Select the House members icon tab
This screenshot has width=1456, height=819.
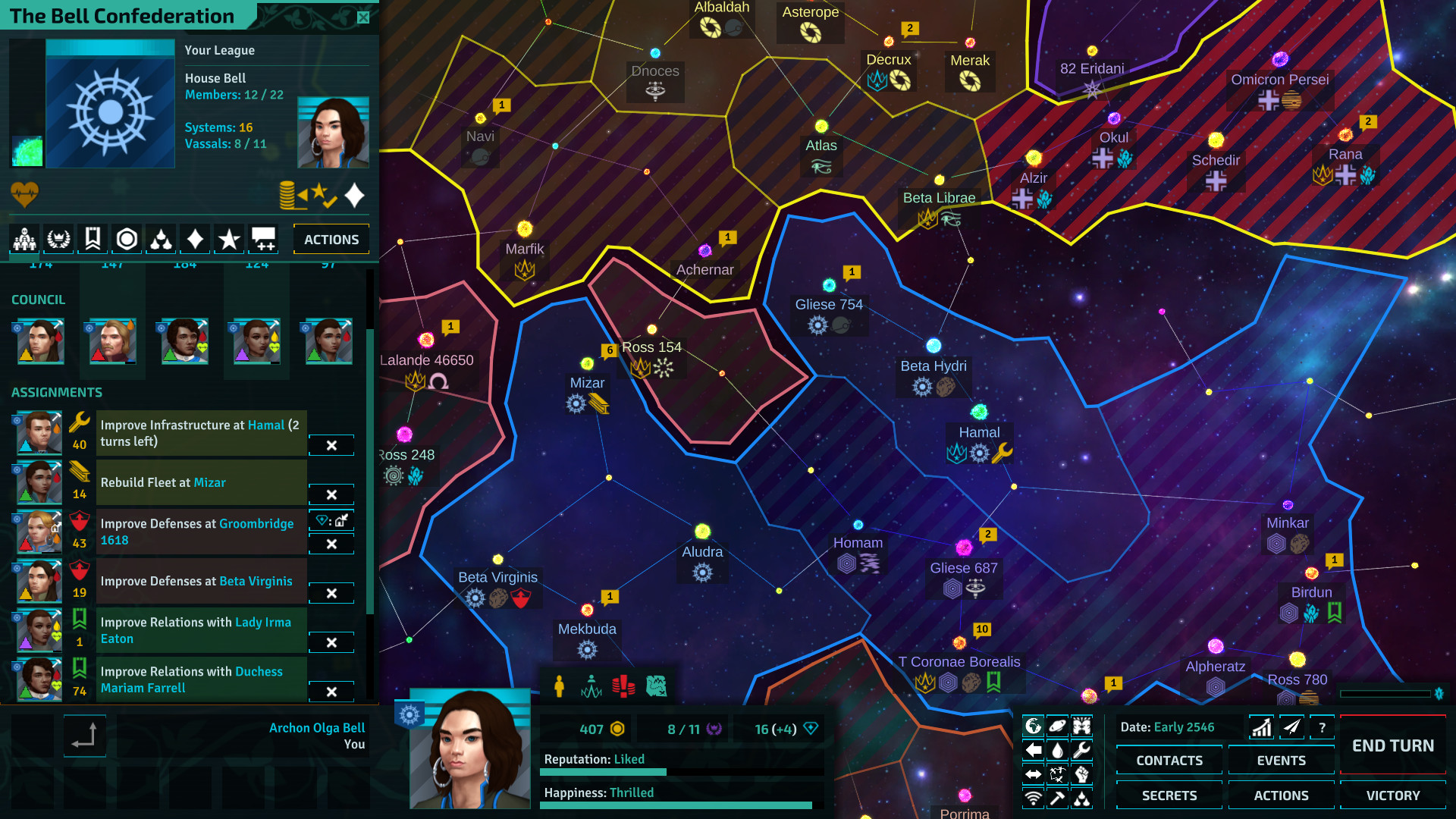click(x=24, y=239)
